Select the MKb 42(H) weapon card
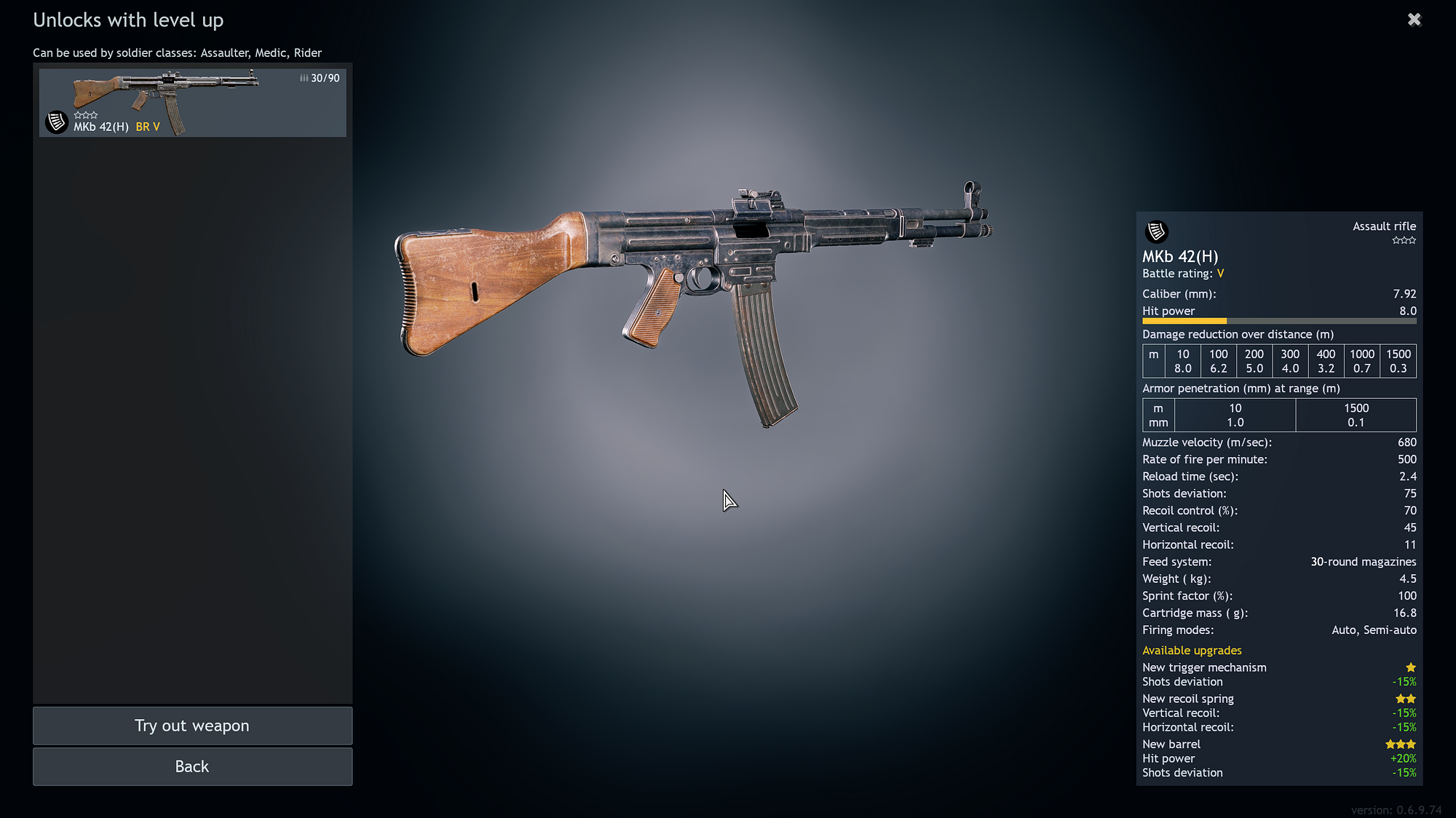The width and height of the screenshot is (1456, 818). (x=192, y=102)
